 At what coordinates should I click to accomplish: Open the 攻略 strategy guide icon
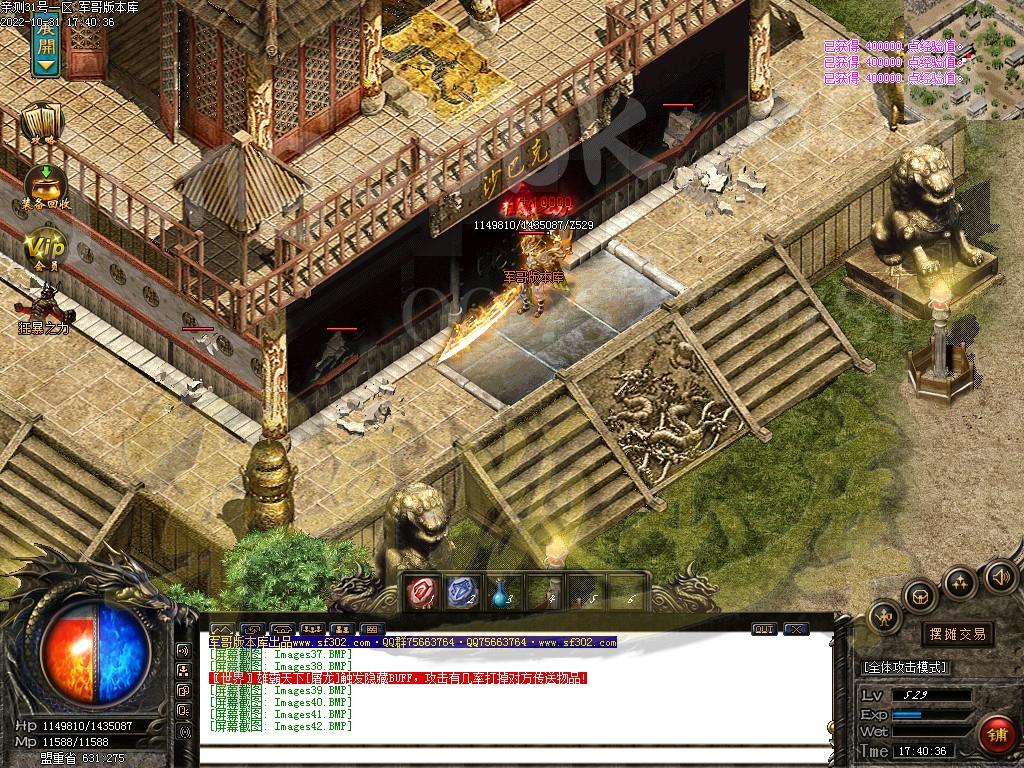click(41, 124)
